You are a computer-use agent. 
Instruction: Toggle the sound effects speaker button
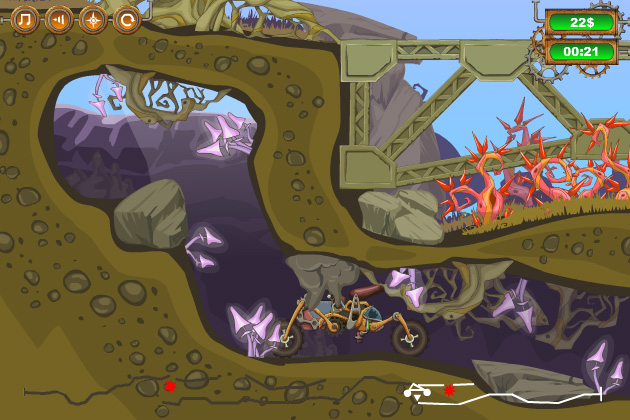[x=59, y=19]
